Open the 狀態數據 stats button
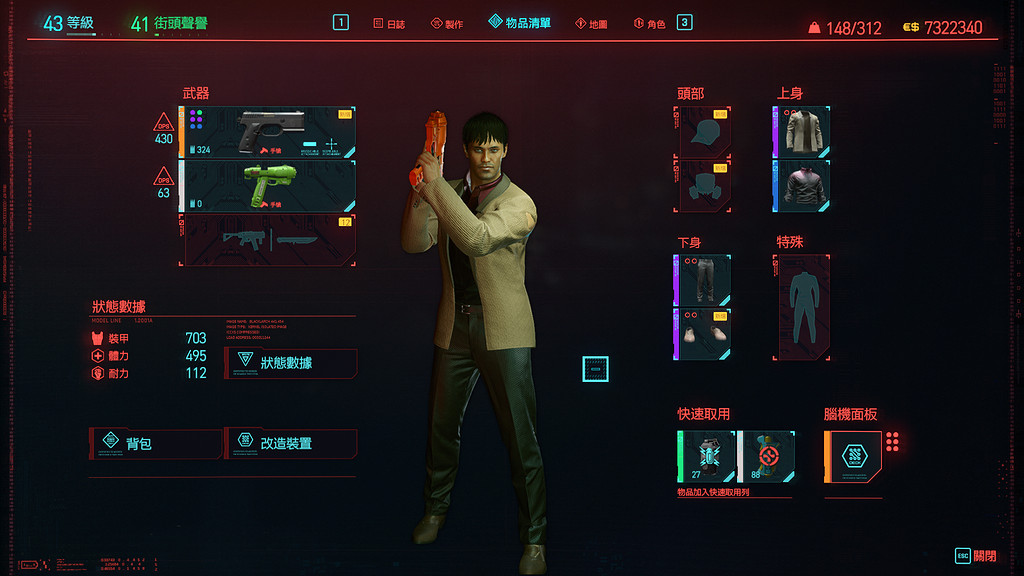Screen dimensions: 1024x576 [x=290, y=363]
